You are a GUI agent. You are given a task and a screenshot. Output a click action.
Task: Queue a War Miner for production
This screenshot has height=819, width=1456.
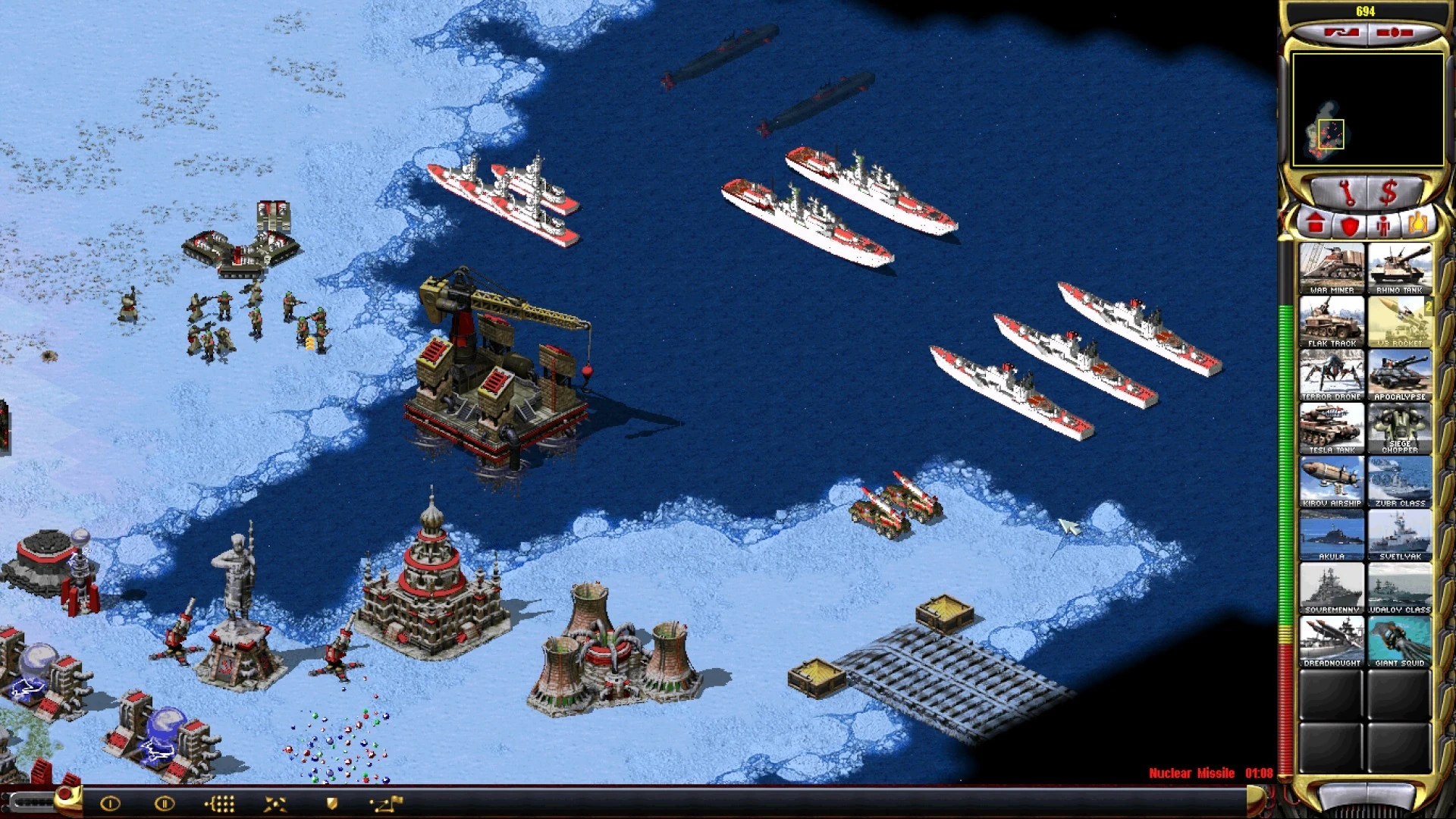1332,268
